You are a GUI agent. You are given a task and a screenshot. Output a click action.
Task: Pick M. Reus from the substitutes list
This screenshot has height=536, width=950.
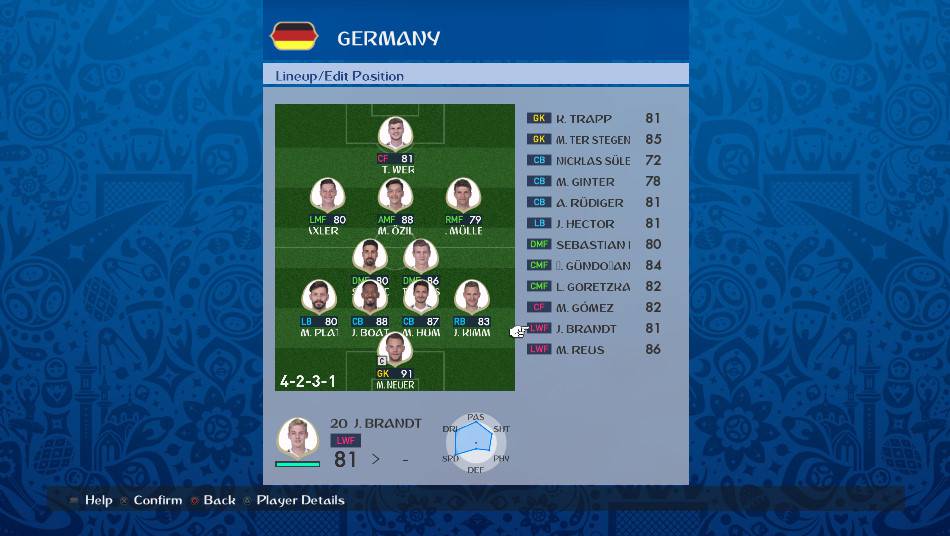[593, 349]
